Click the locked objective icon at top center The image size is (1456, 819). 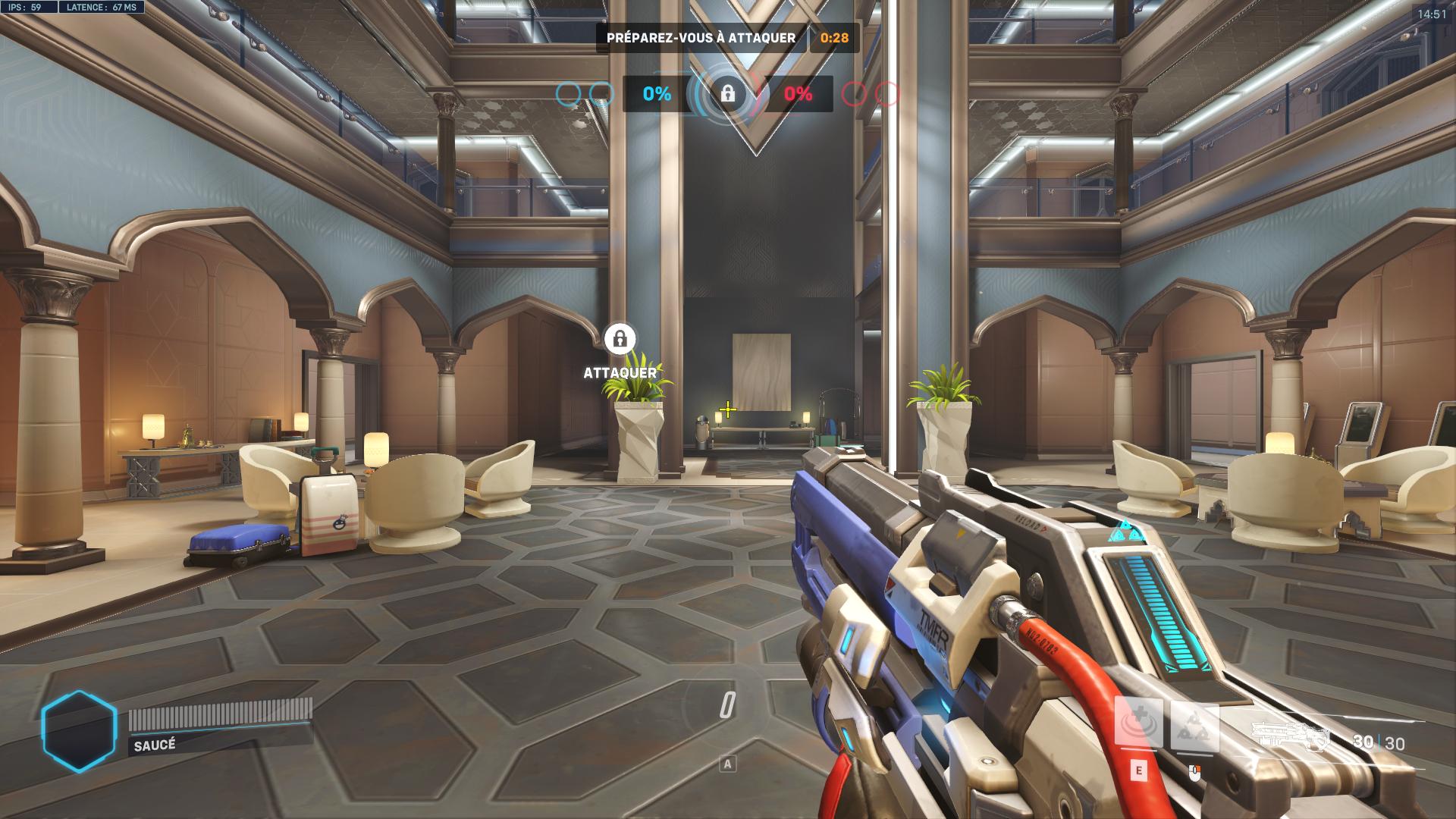pos(727,96)
